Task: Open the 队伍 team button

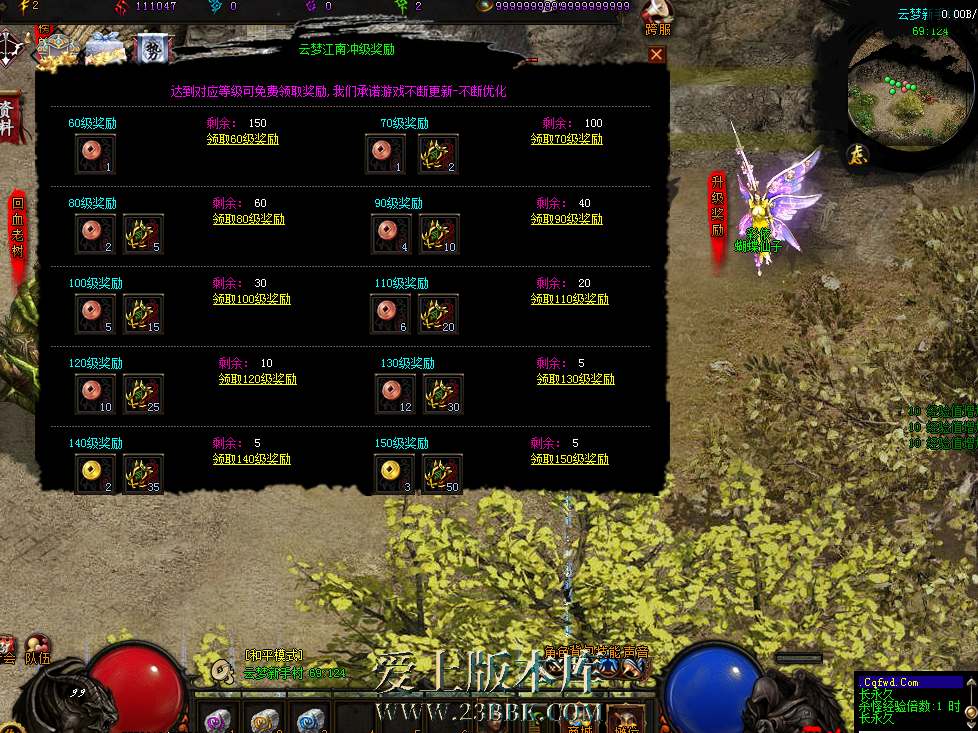Action: [38, 650]
